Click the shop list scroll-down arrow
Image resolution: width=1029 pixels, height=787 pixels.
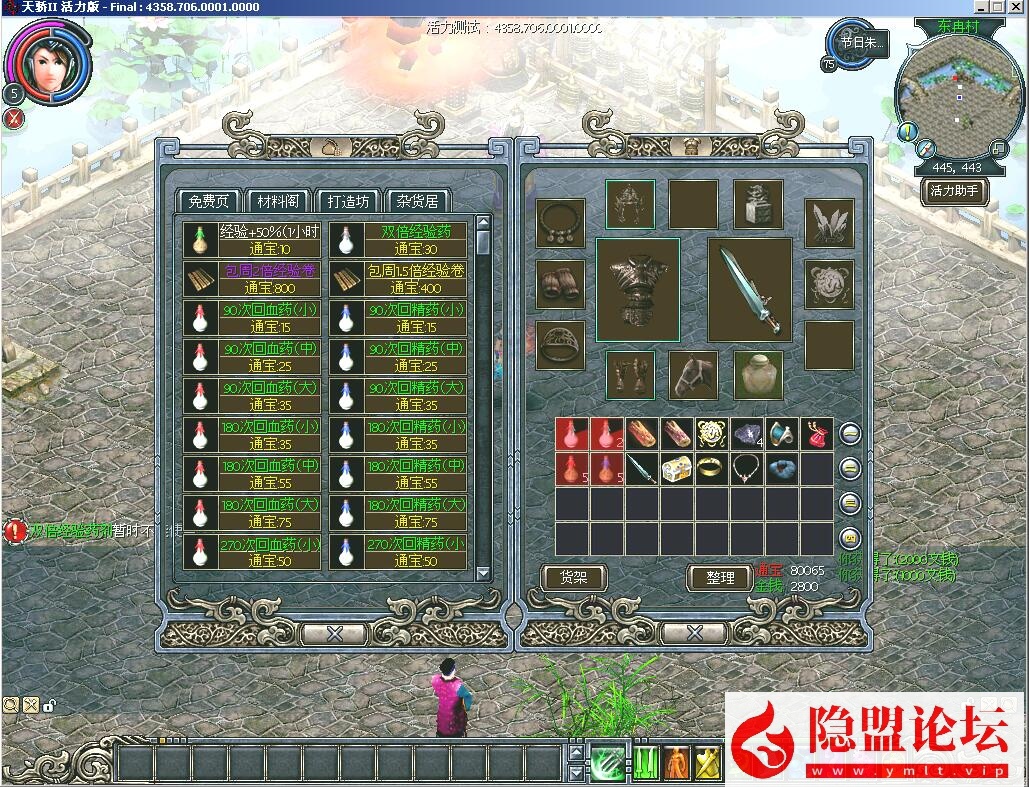point(483,573)
